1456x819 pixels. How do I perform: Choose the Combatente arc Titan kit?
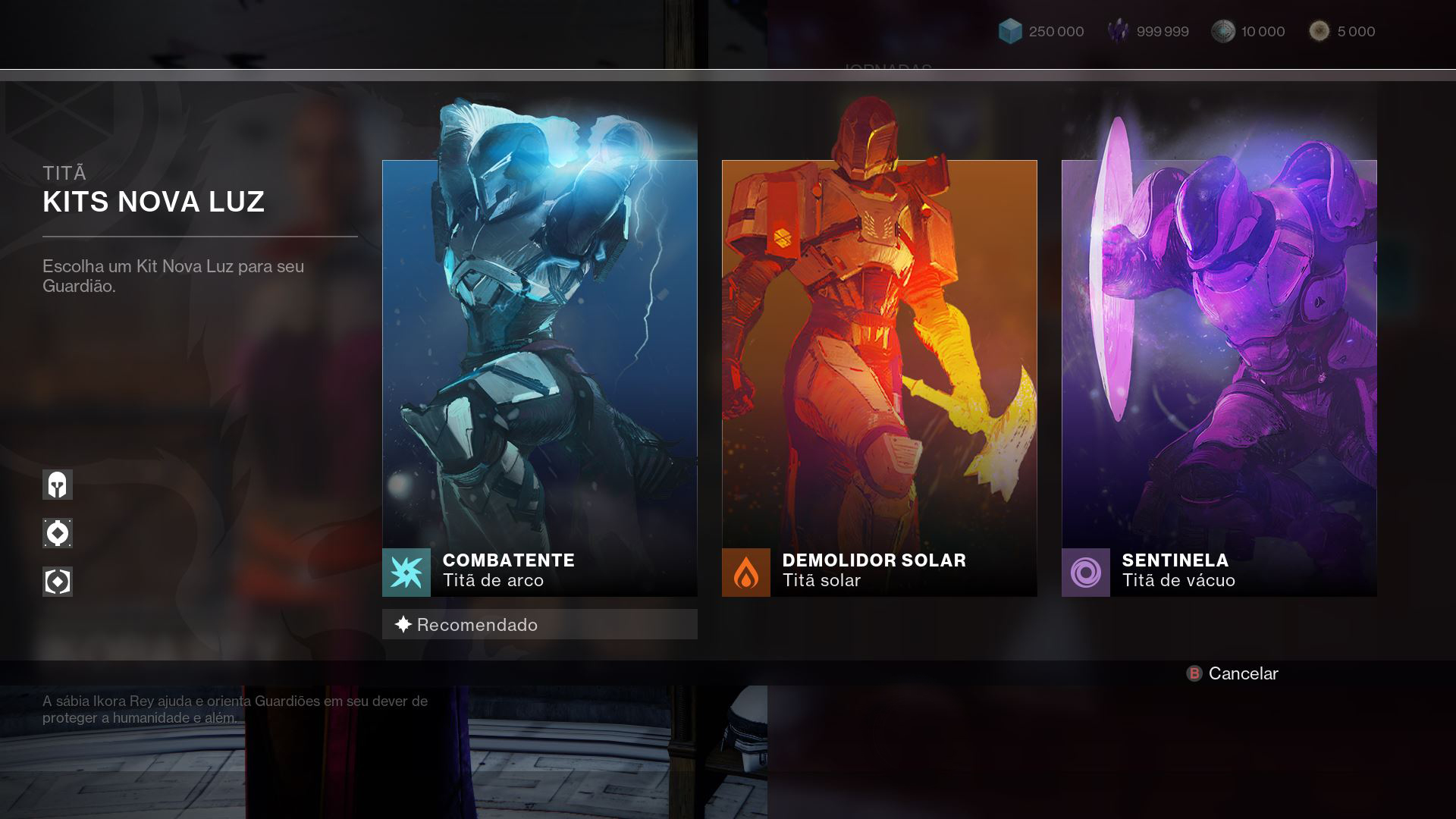point(539,378)
